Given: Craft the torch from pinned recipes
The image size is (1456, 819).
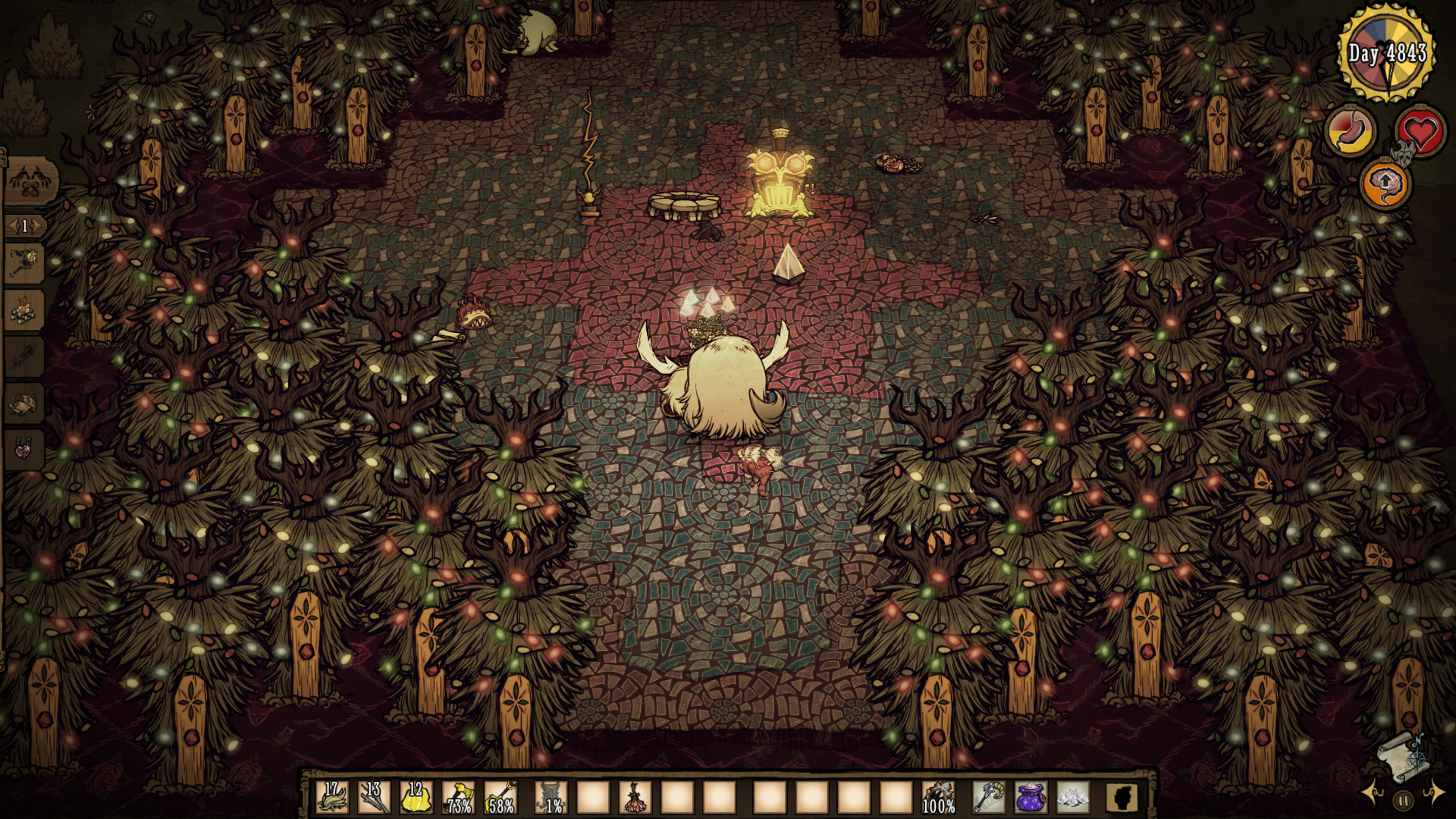Looking at the screenshot, I should [24, 263].
